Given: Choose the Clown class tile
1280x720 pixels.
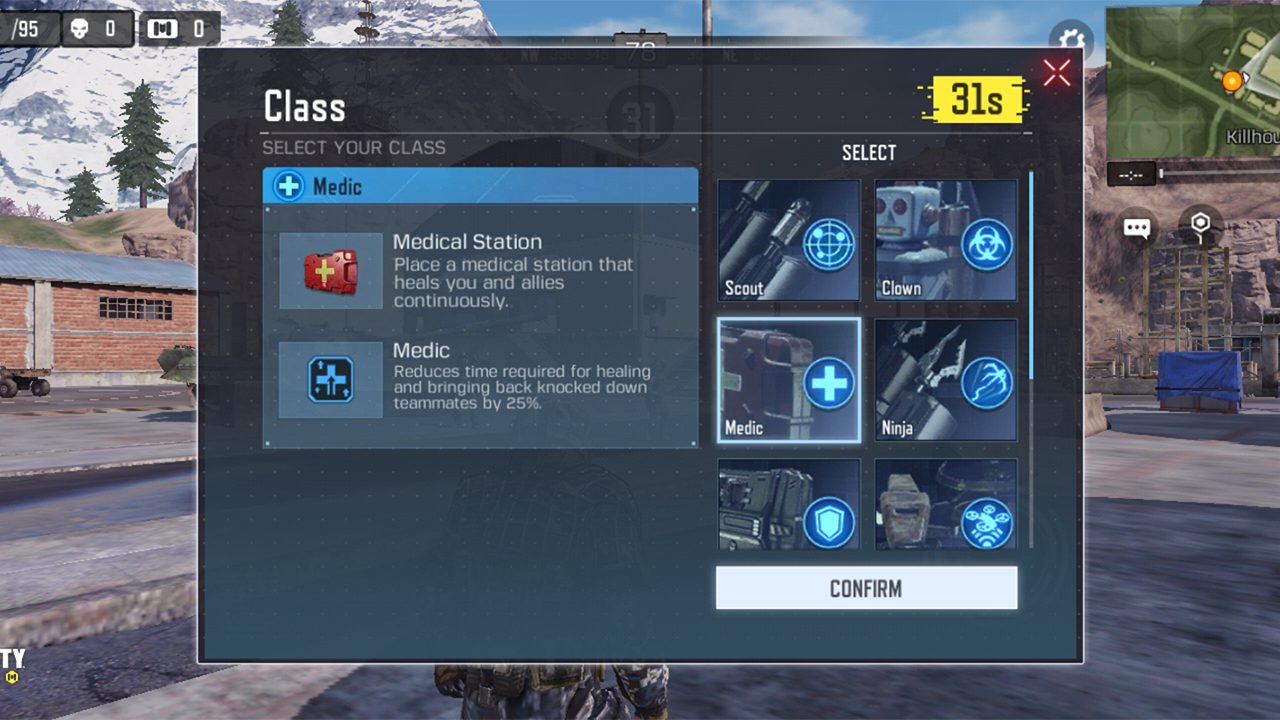Looking at the screenshot, I should click(946, 241).
